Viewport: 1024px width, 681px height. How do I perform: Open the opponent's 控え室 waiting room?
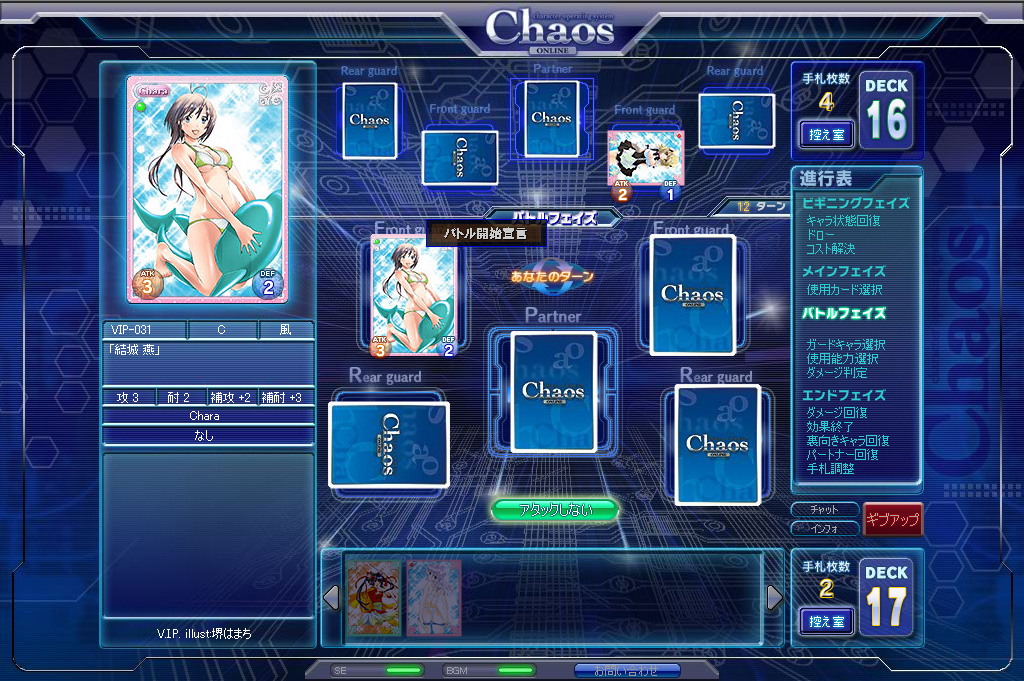pos(827,133)
